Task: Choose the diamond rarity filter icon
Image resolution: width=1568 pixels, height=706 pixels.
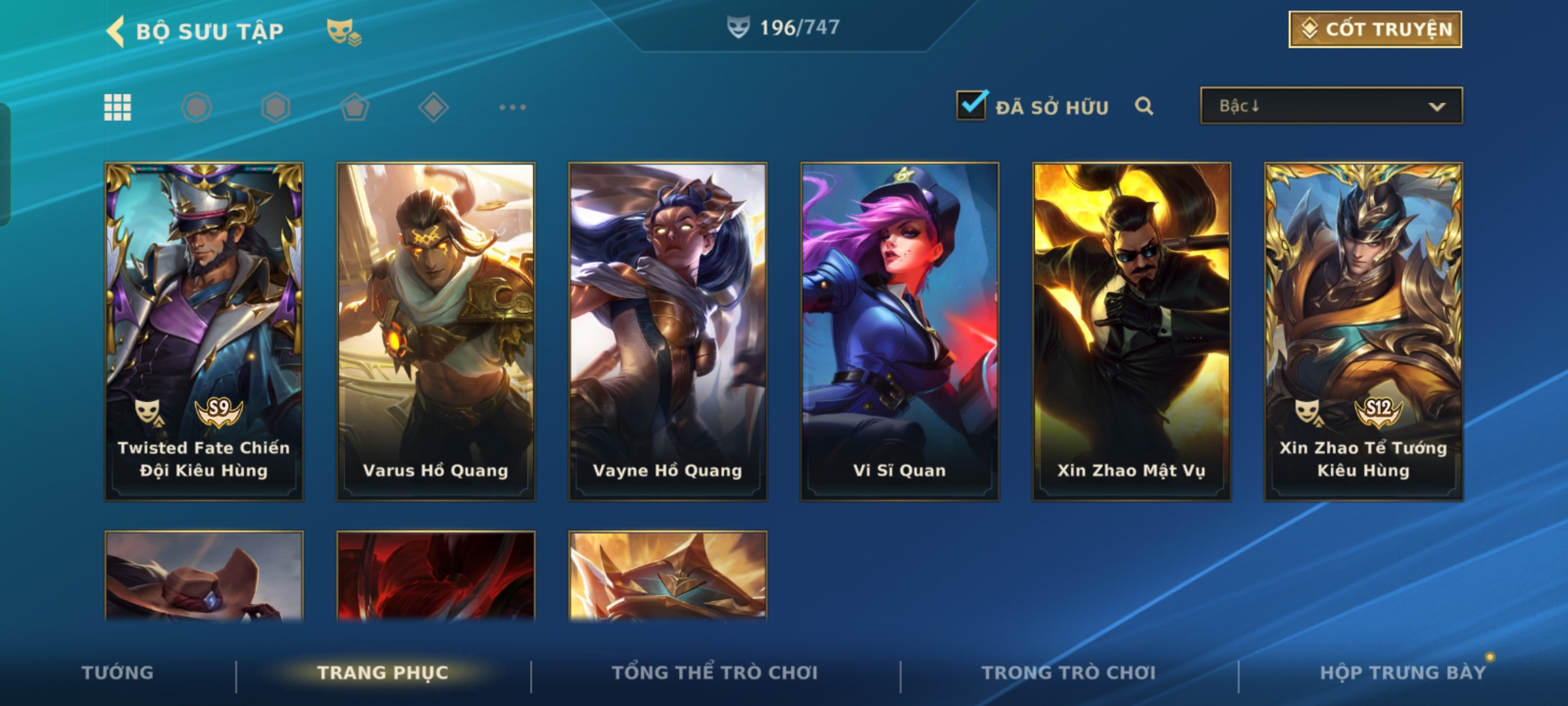Action: point(433,107)
